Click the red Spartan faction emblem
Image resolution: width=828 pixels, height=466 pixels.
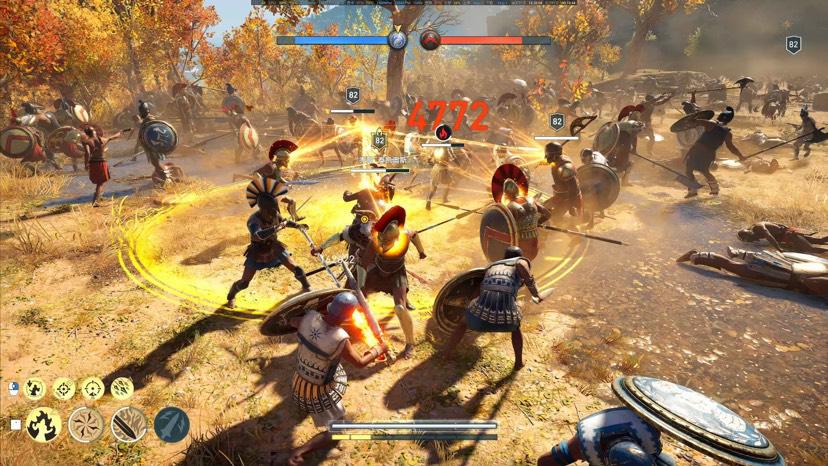(430, 40)
